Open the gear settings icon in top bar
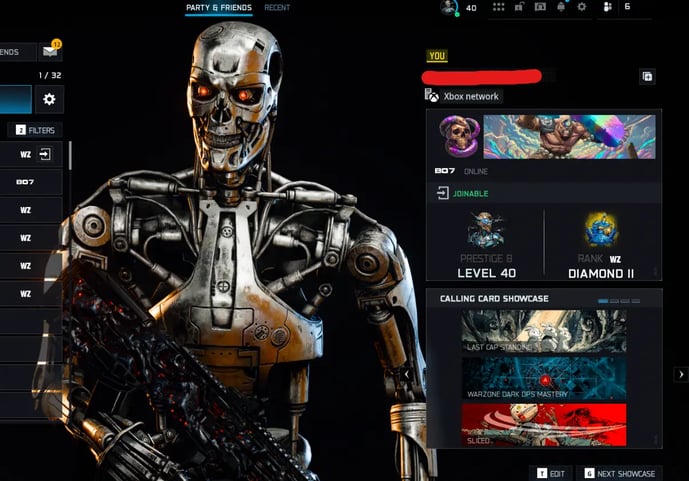The height and width of the screenshot is (481, 689). pos(582,7)
